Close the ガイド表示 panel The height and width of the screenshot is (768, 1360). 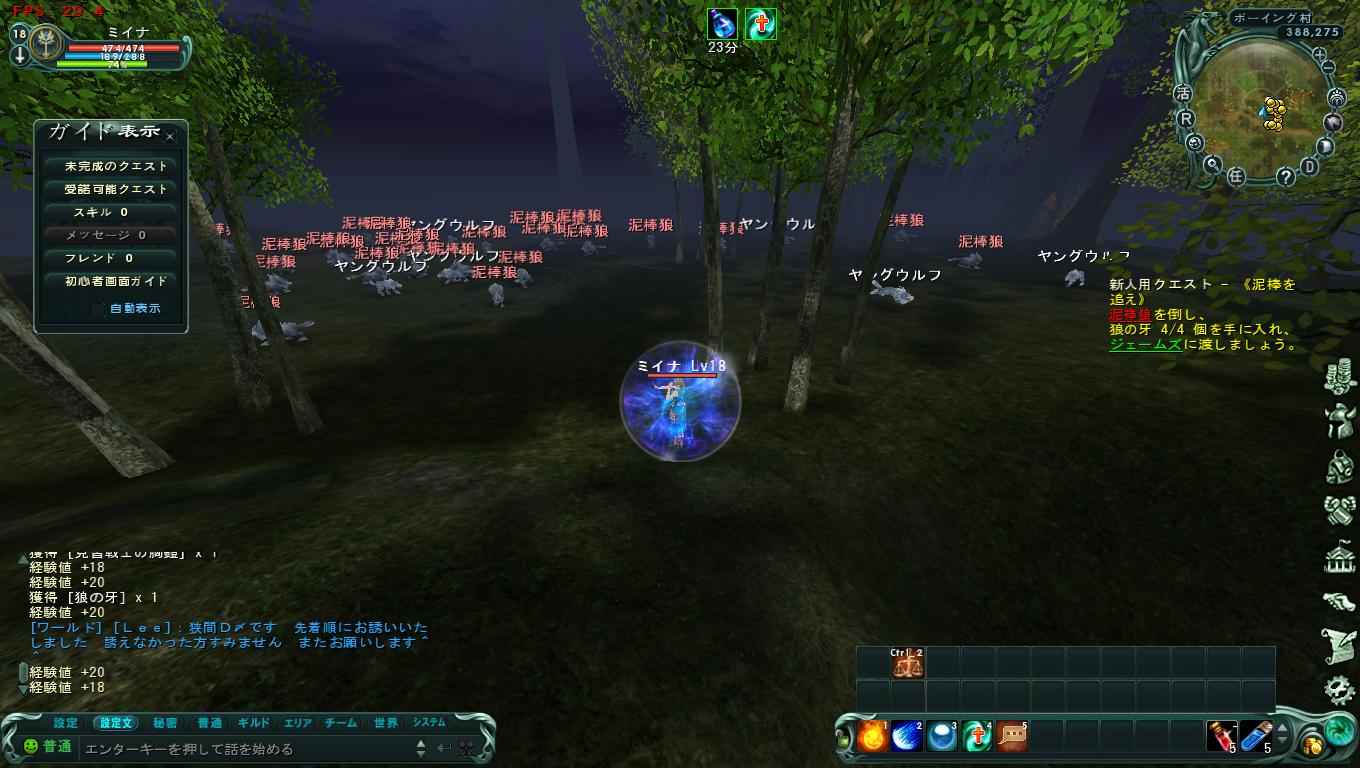171,136
